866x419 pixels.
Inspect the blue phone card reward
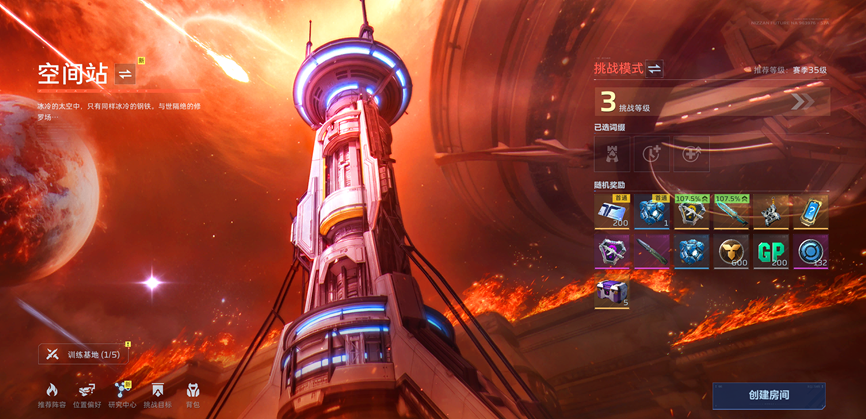tap(810, 211)
